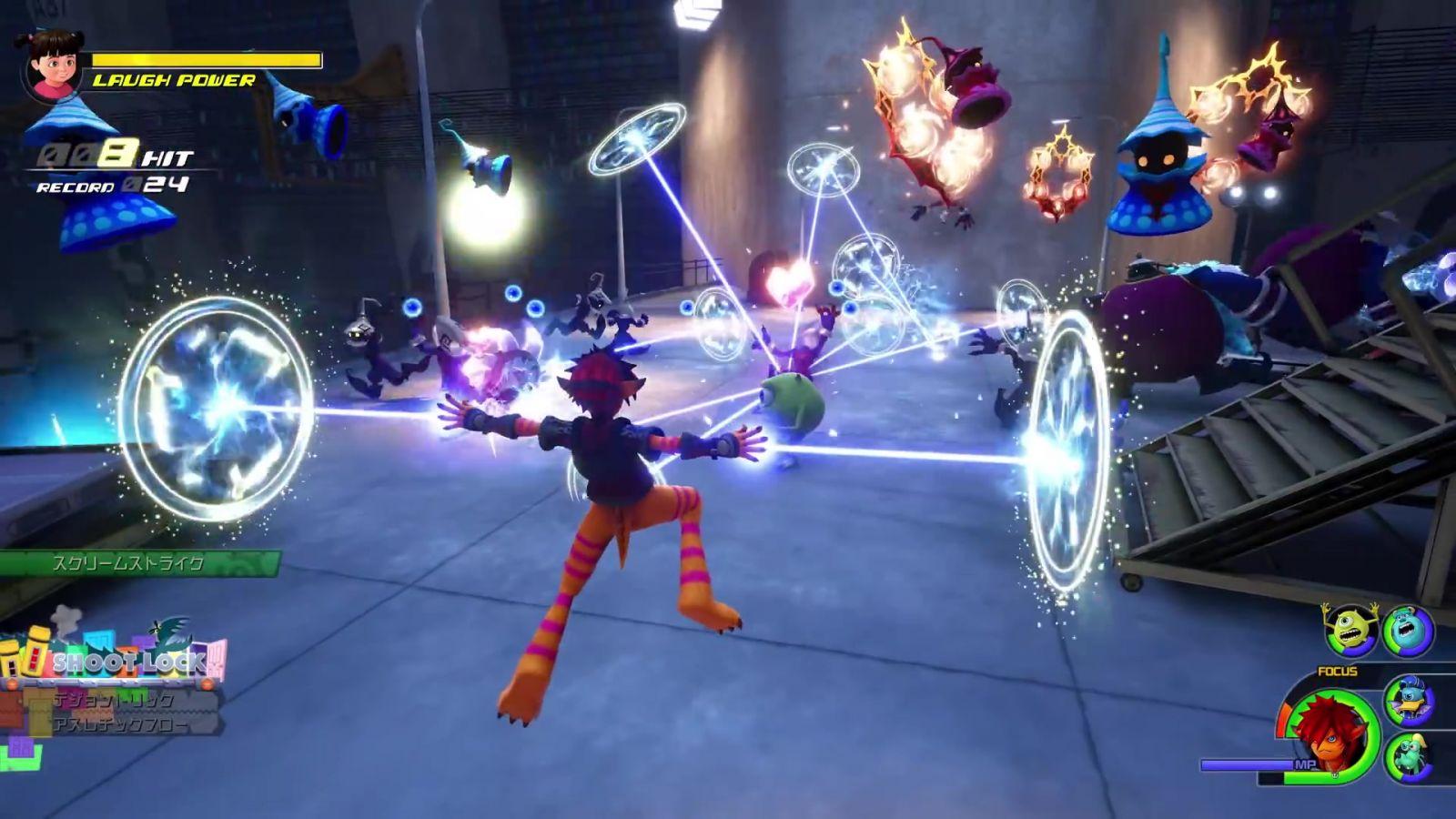Select Donald's monster-form party portrait
This screenshot has width=1456, height=819.
pos(1409,701)
